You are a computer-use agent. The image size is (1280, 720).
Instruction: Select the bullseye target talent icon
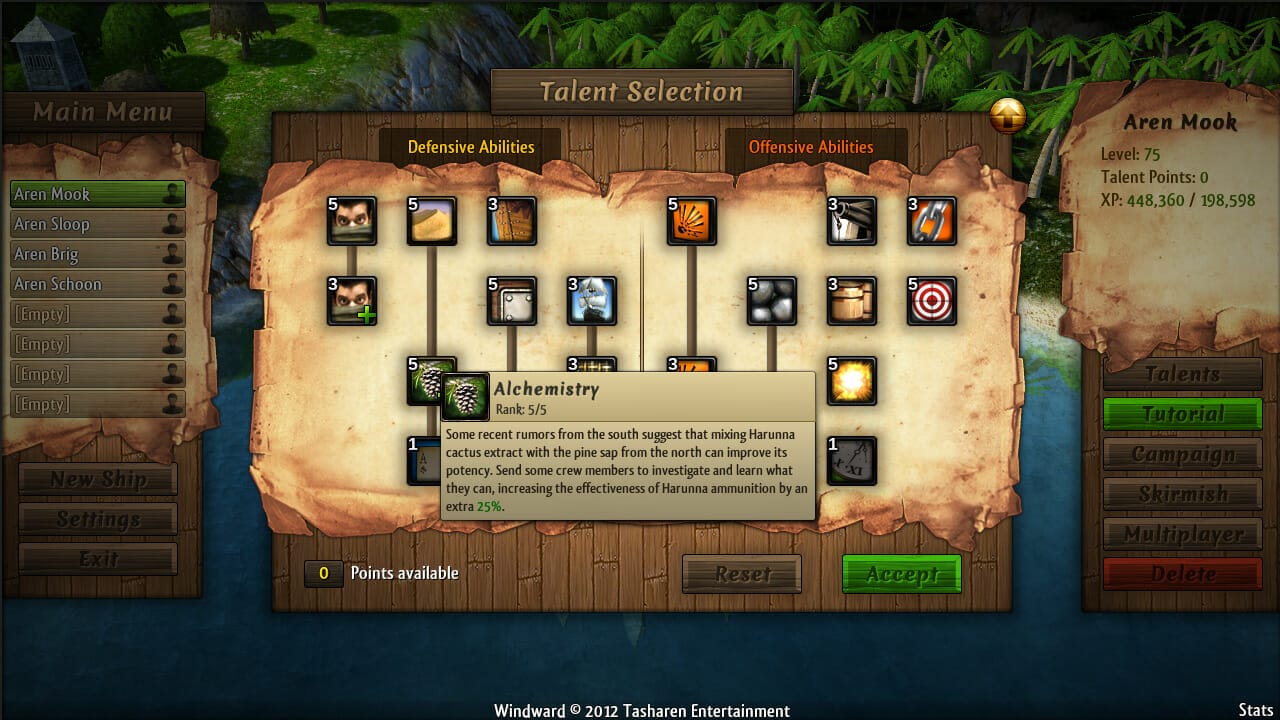coord(932,302)
